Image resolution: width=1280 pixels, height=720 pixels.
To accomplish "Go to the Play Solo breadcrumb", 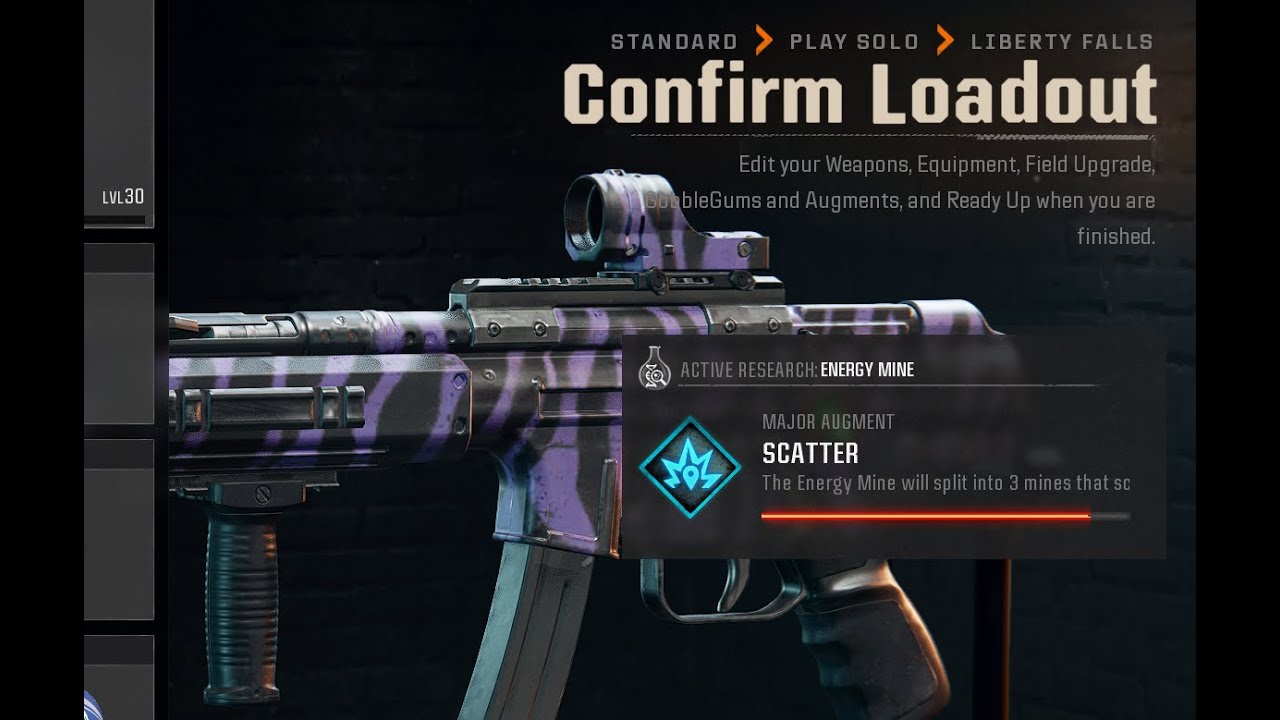I will 854,42.
